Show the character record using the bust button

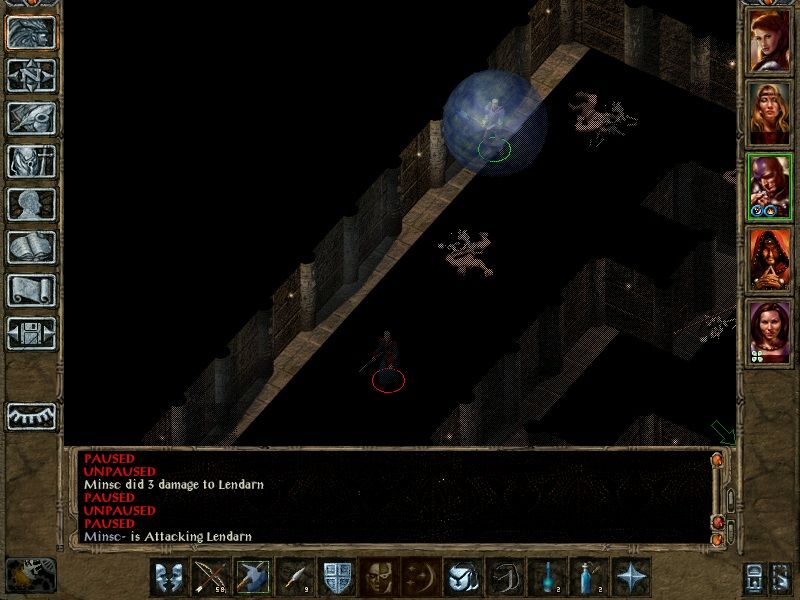pyautogui.click(x=31, y=204)
